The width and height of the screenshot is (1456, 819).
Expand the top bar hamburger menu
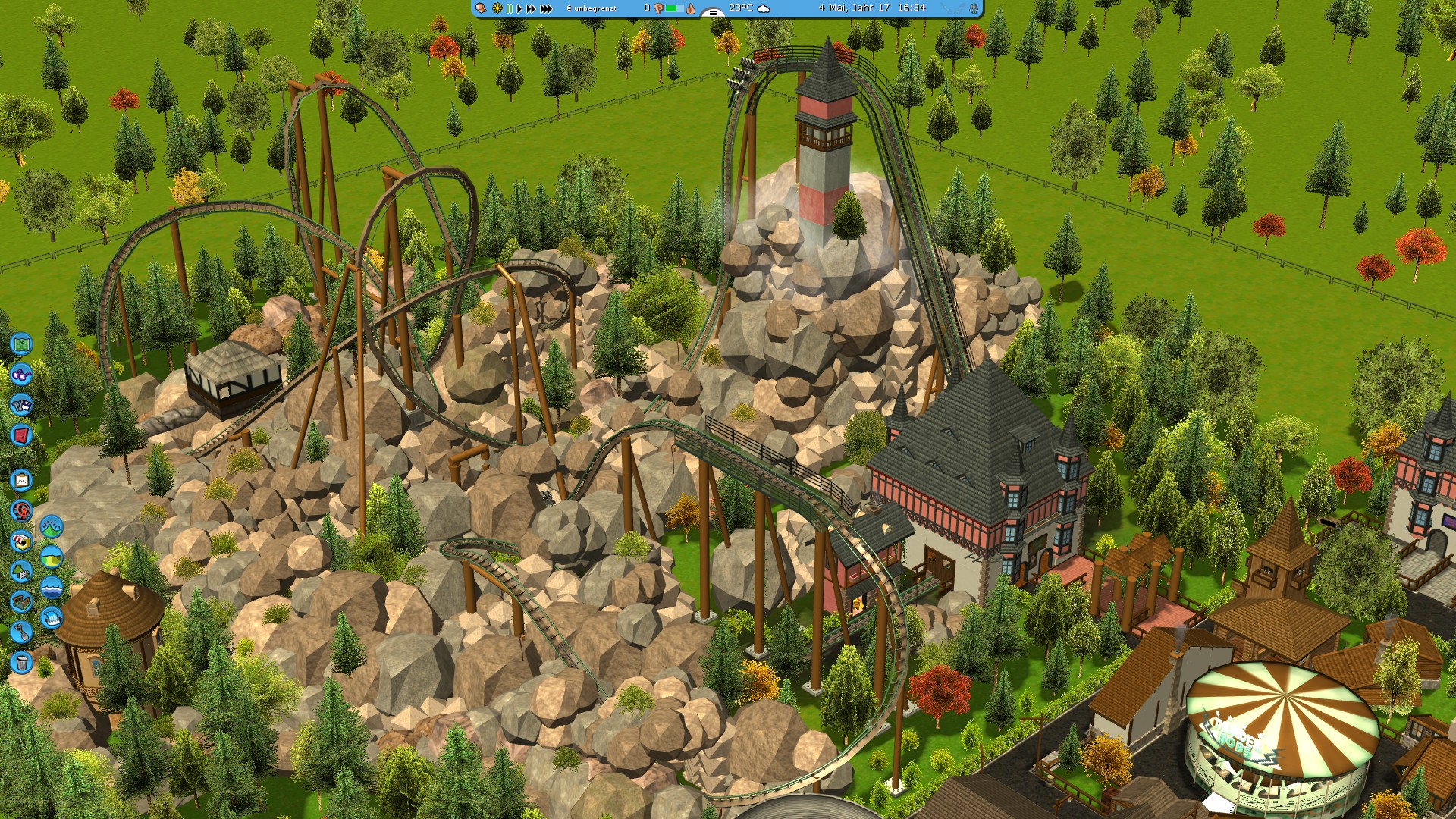coord(713,13)
